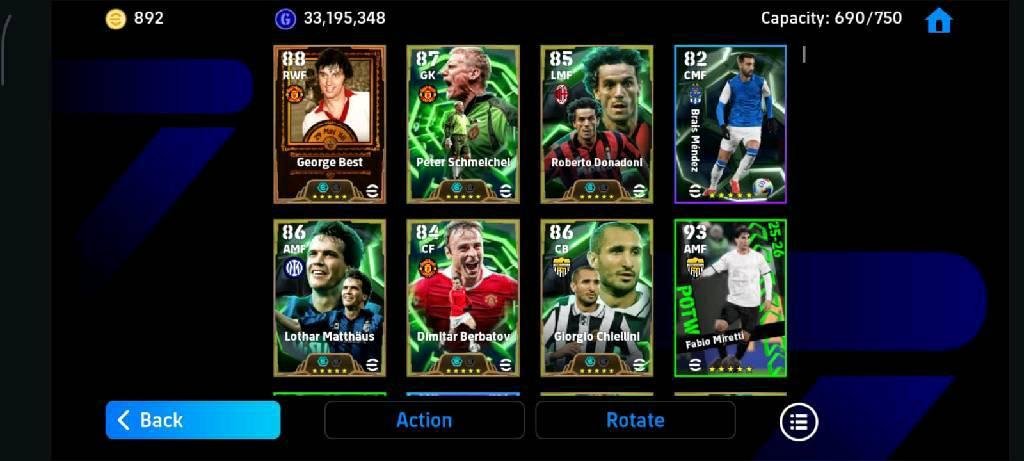Choose the Peter Schmeichel goalkeeper card
1024x461 pixels.
[x=463, y=124]
